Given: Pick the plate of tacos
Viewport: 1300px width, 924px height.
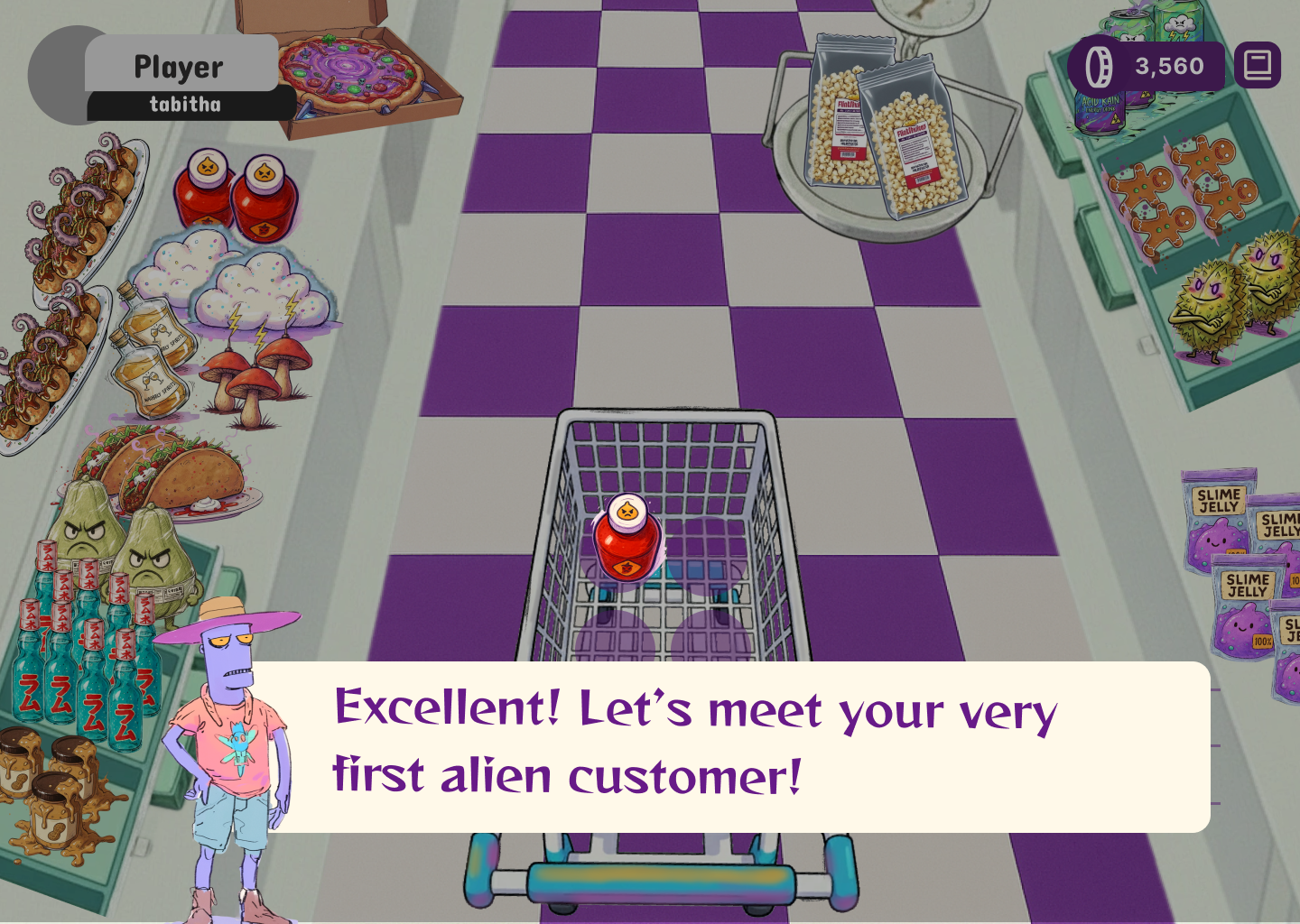Looking at the screenshot, I should (x=164, y=473).
